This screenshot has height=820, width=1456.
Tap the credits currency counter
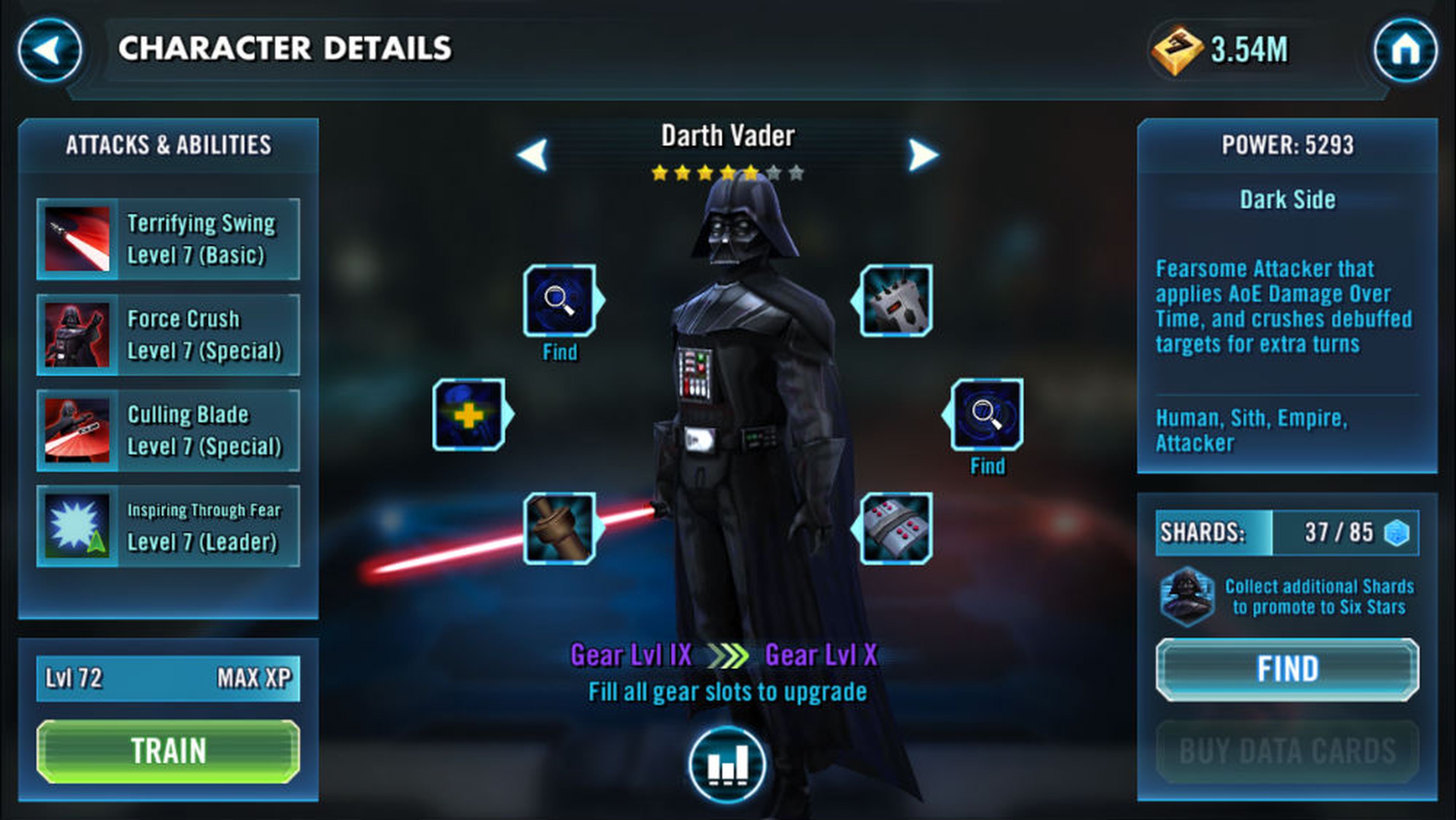1221,50
